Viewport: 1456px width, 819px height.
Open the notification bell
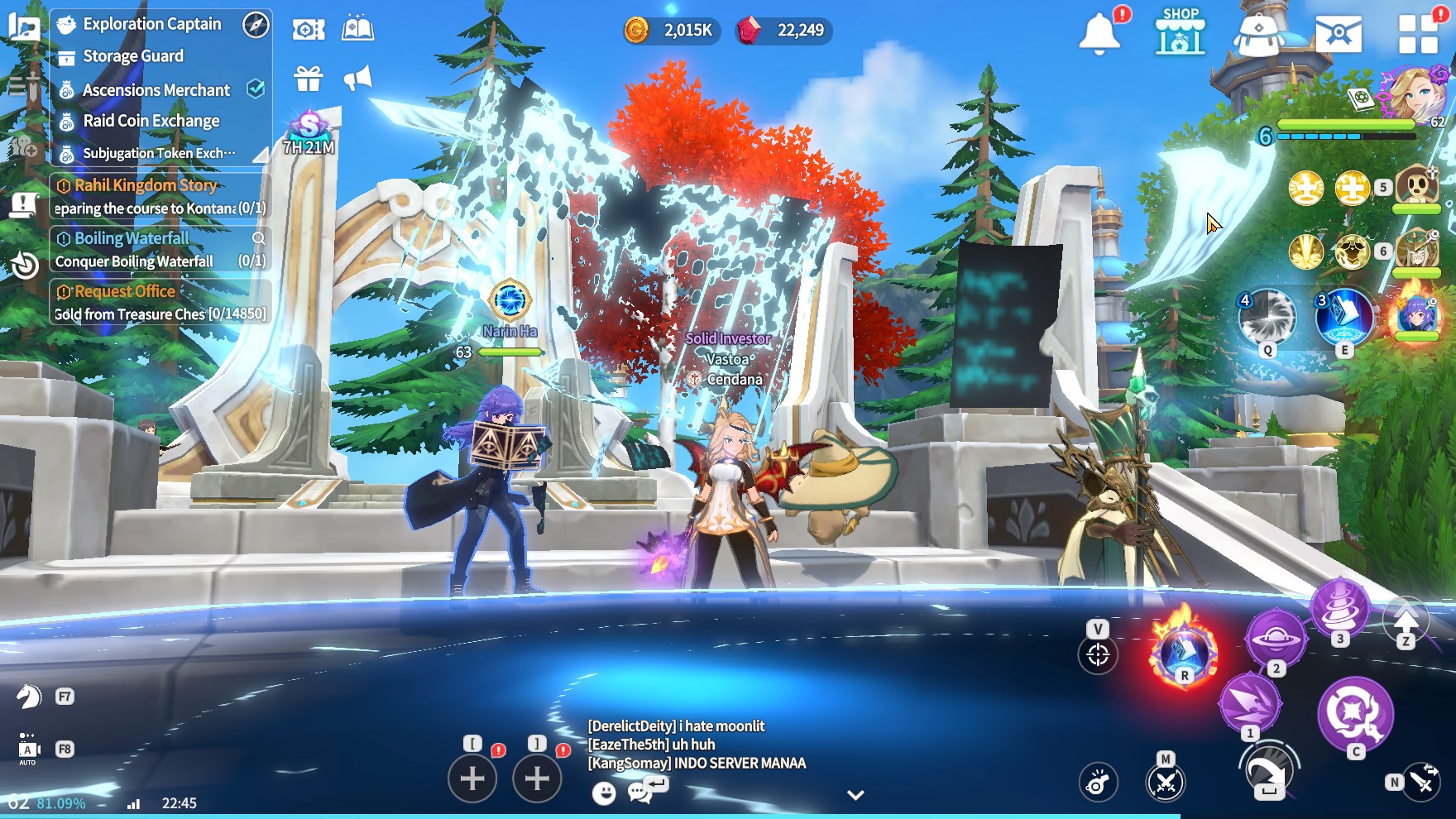1099,34
